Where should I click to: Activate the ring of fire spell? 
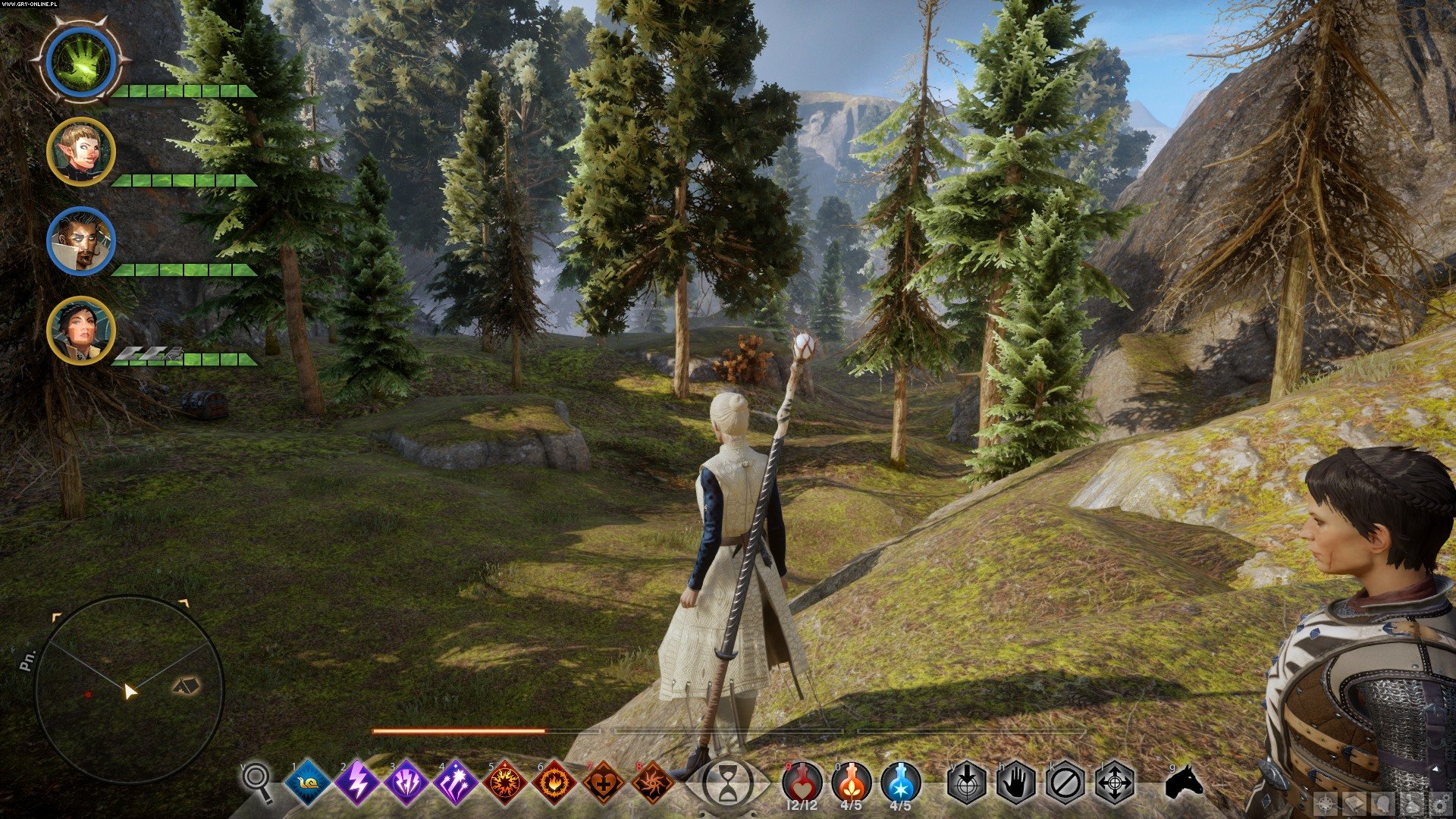click(554, 782)
